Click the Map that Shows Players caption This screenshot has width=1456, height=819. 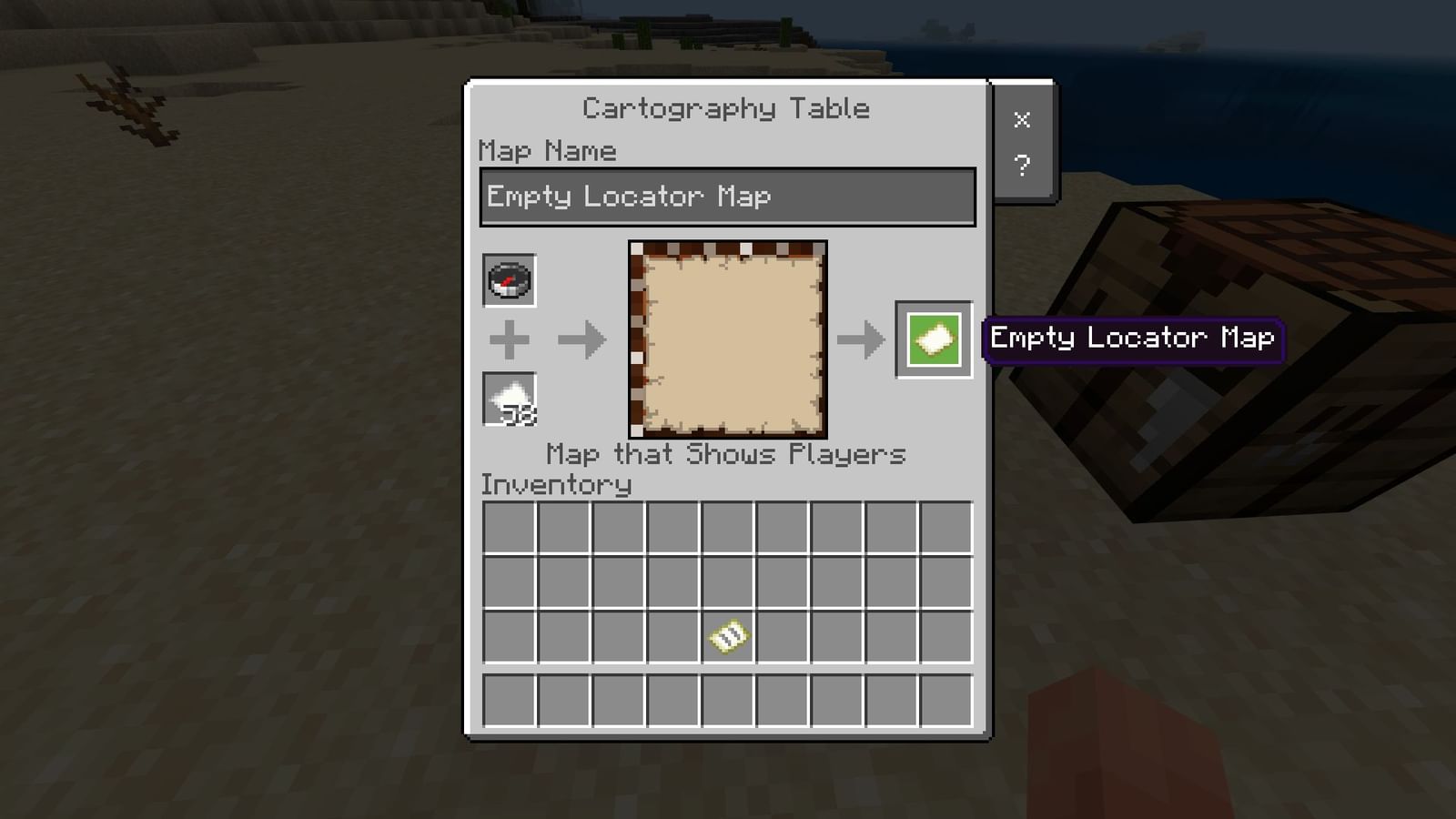pos(725,454)
